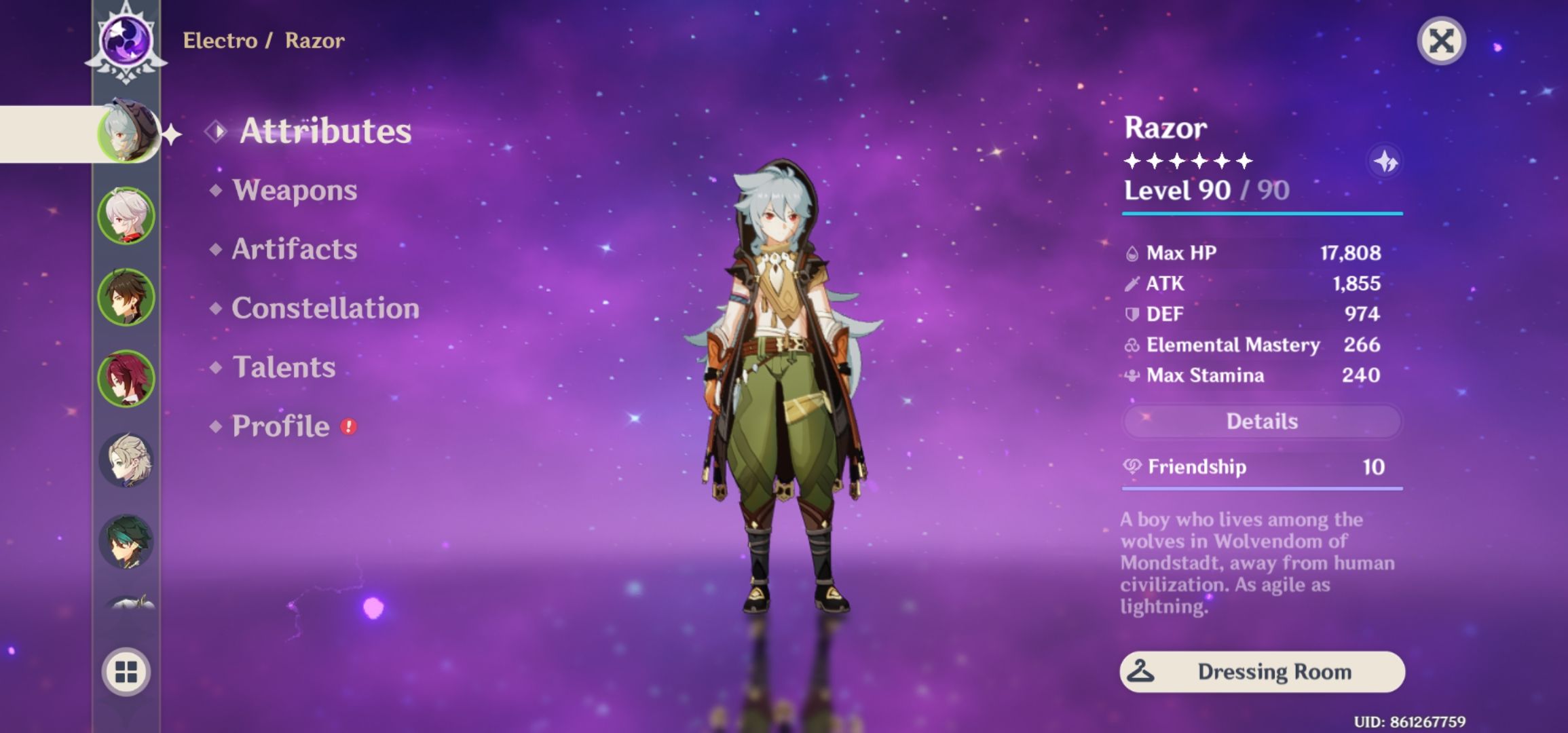
Task: Open the Talents page
Action: (x=284, y=368)
